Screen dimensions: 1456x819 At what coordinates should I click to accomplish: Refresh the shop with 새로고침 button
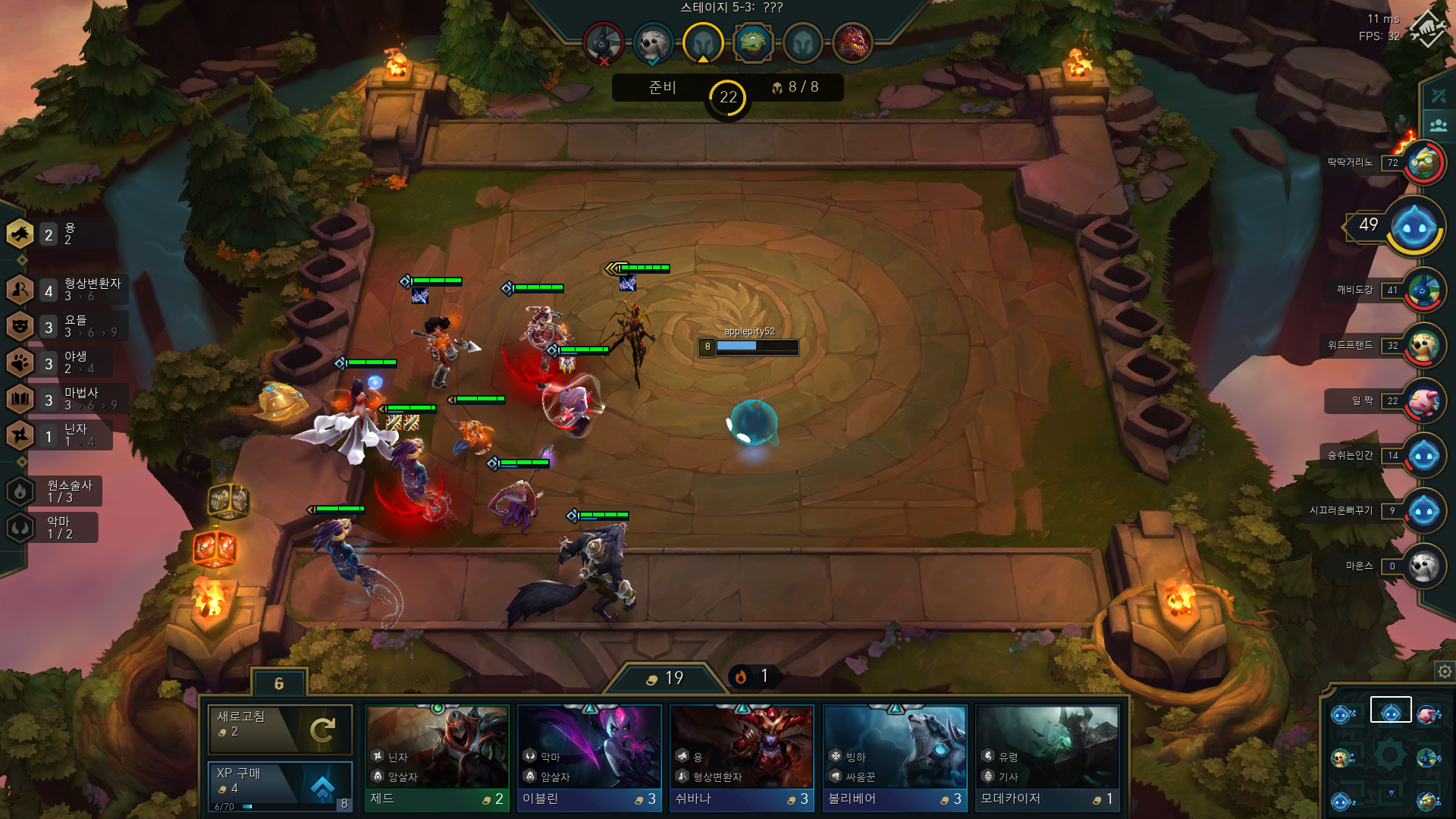(x=280, y=729)
